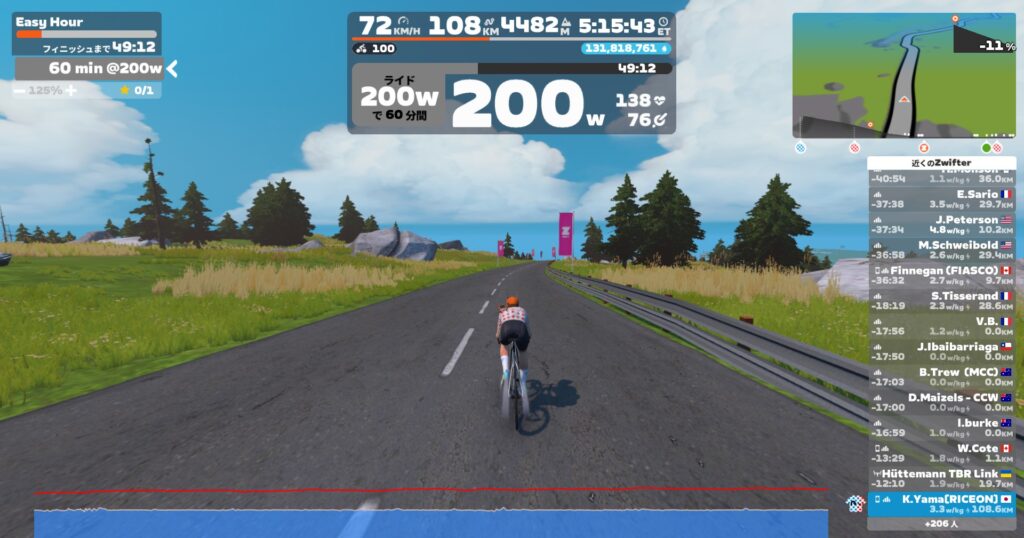
Task: Pick Finnegan (FIASCO) in nearby Zwifters
Action: [941, 275]
